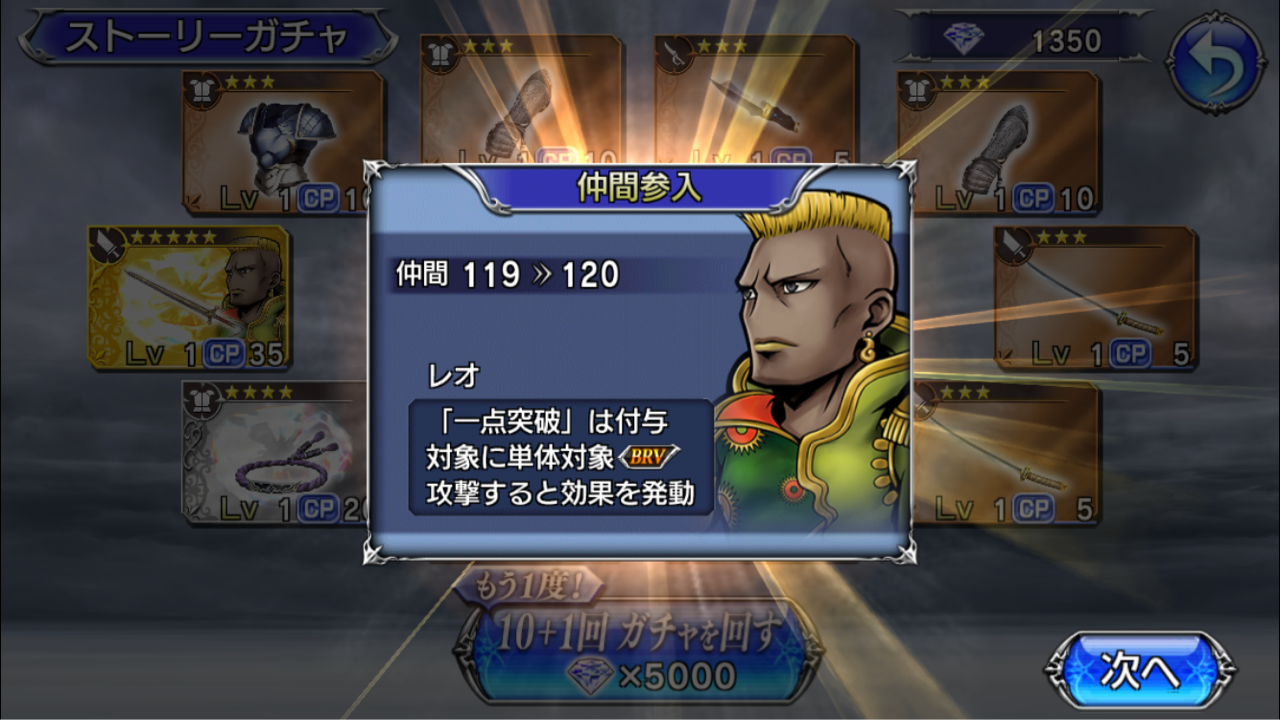This screenshot has width=1280, height=720.
Task: Tap the 仲間参入 dialog header
Action: pos(640,186)
